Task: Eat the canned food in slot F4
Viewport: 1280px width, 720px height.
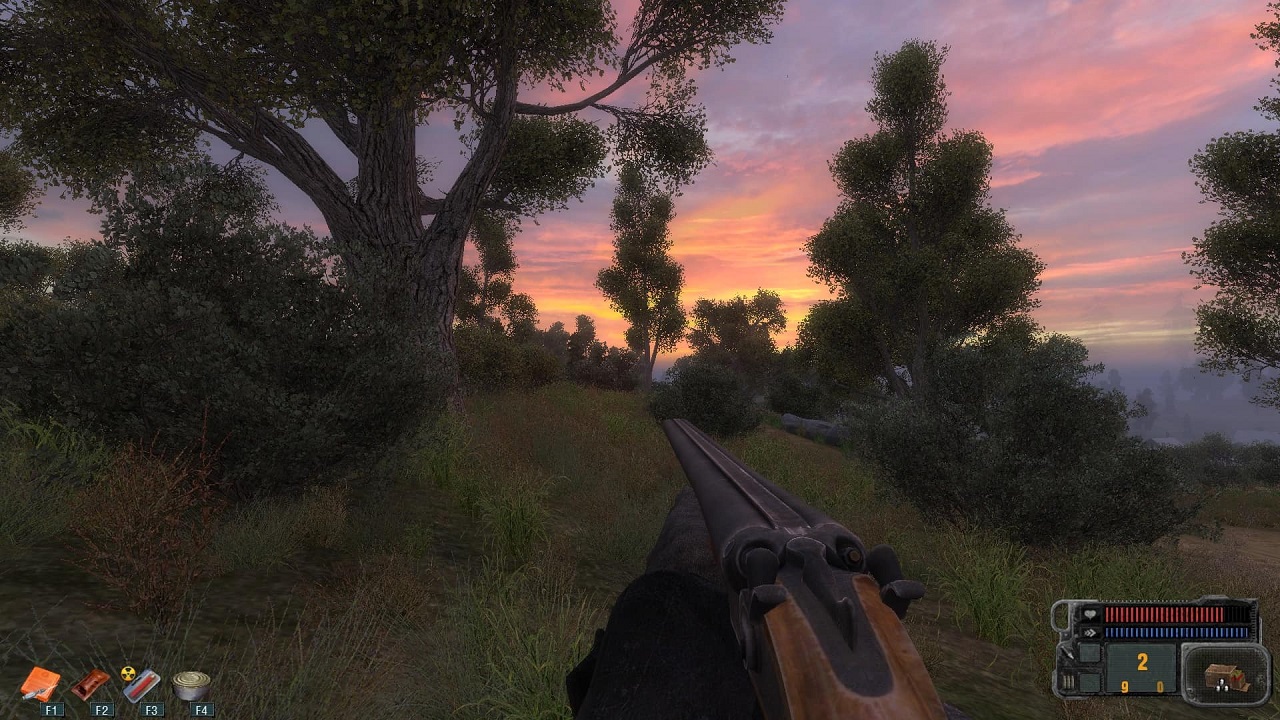Action: tap(191, 685)
